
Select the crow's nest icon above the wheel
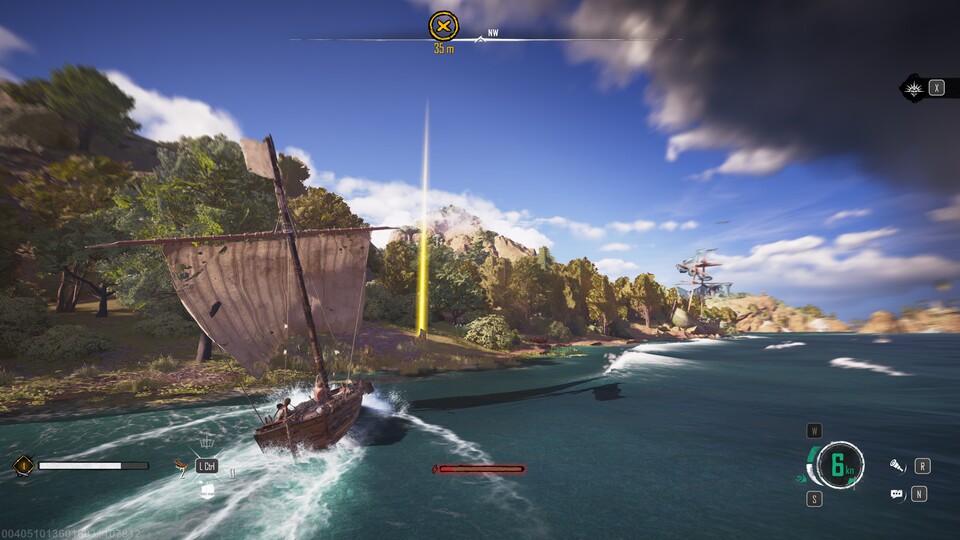207,442
